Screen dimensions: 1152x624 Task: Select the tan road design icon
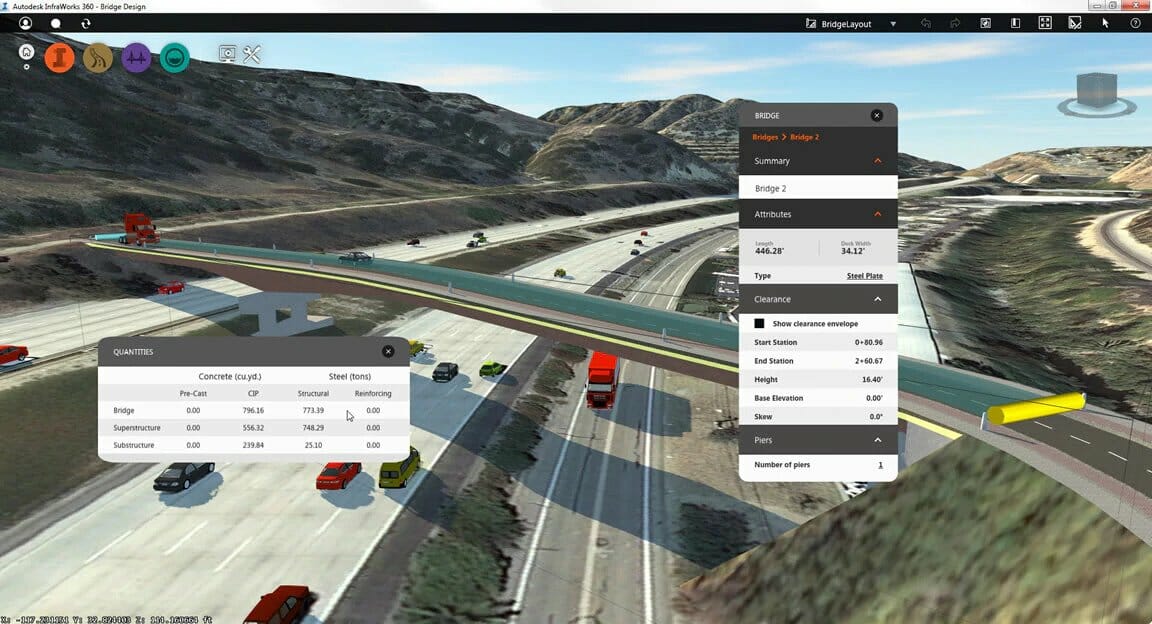click(x=98, y=58)
